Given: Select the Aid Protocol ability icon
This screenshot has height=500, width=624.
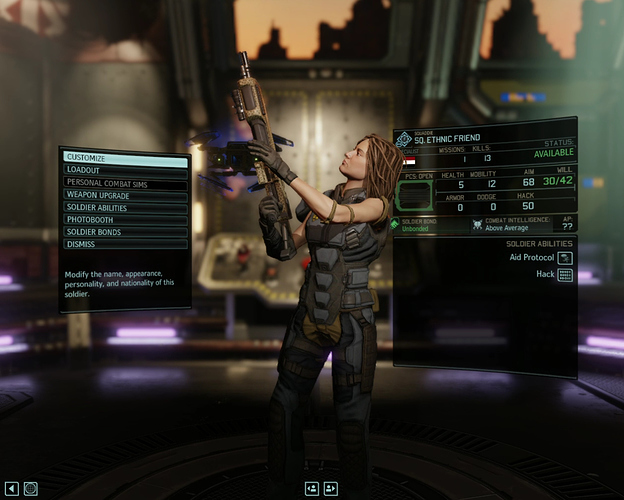Looking at the screenshot, I should [565, 258].
